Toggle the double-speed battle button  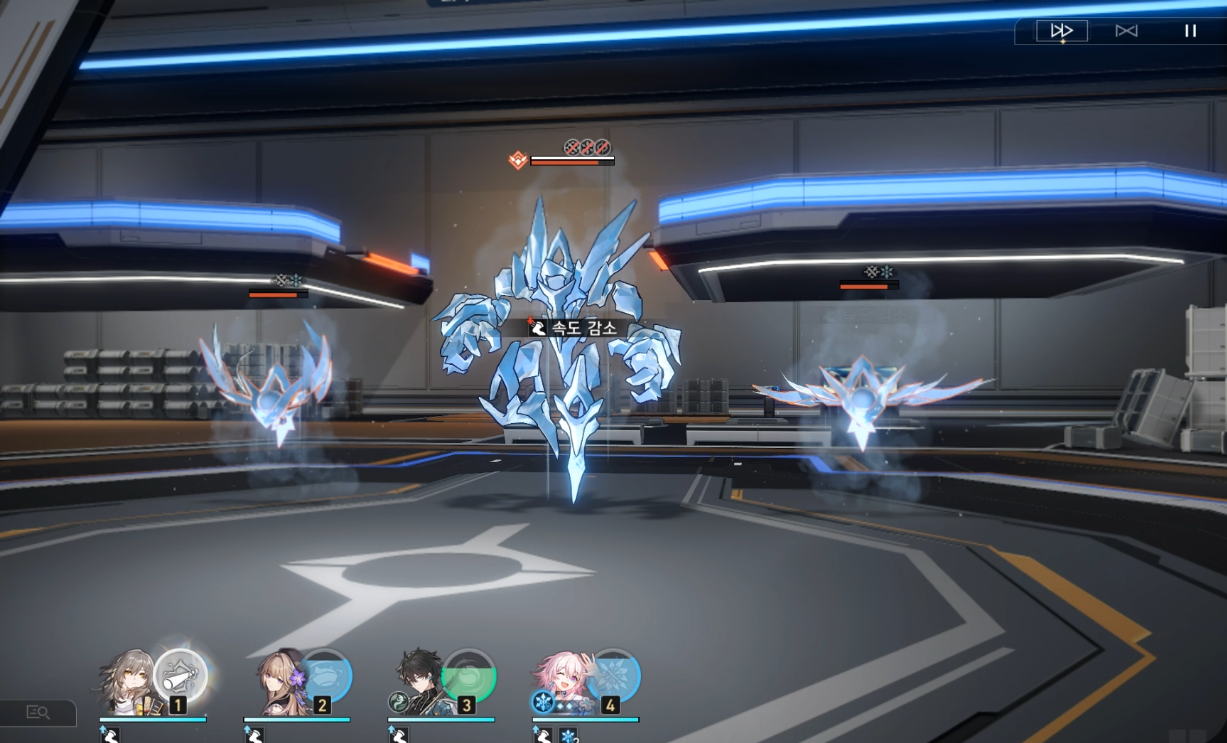pyautogui.click(x=1061, y=31)
